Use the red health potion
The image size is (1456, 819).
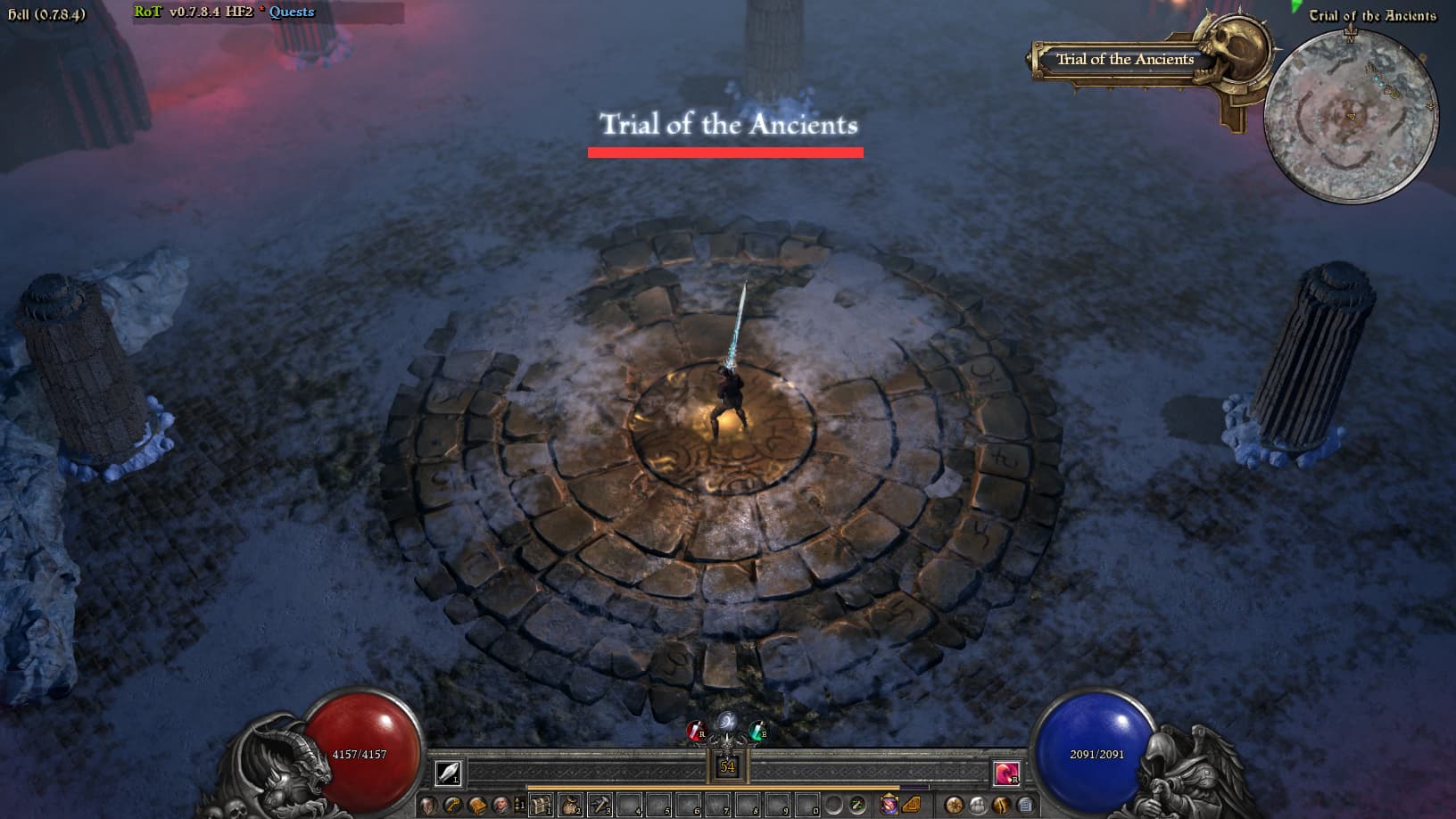695,732
